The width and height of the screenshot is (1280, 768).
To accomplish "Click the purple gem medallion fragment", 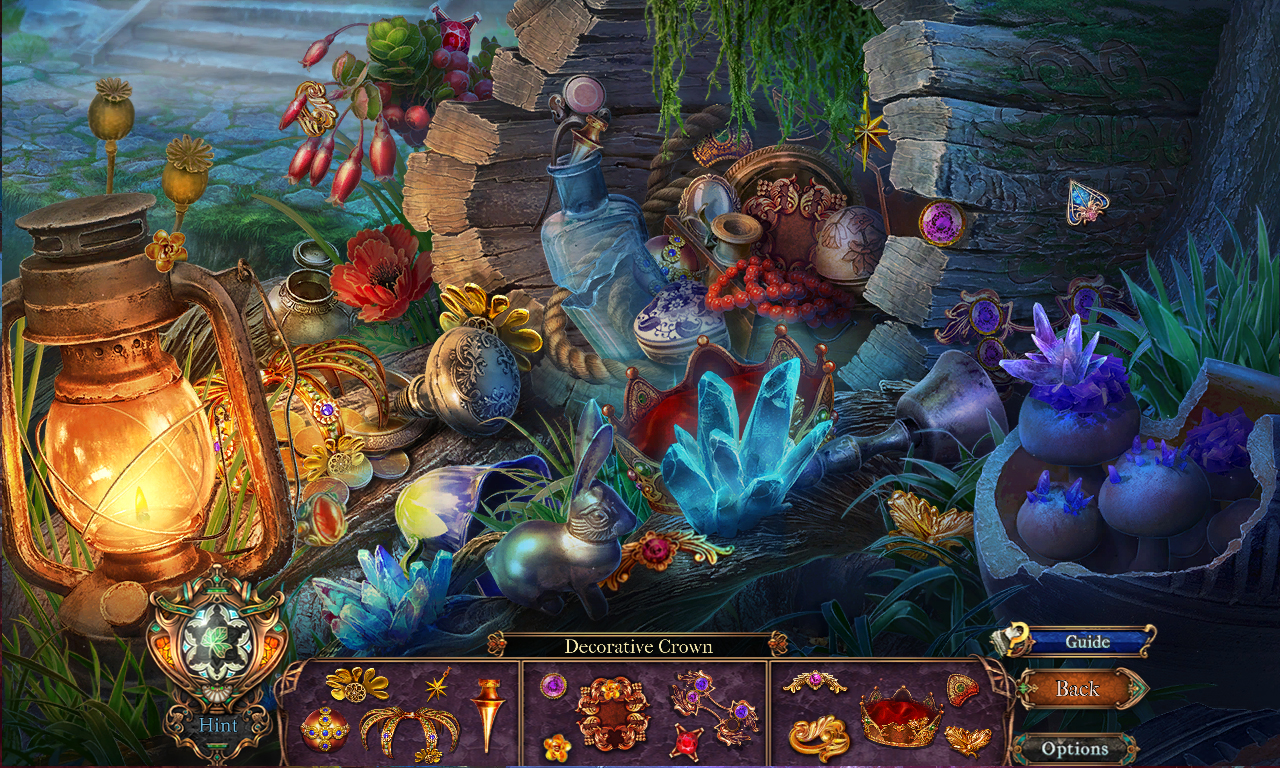I will [552, 684].
